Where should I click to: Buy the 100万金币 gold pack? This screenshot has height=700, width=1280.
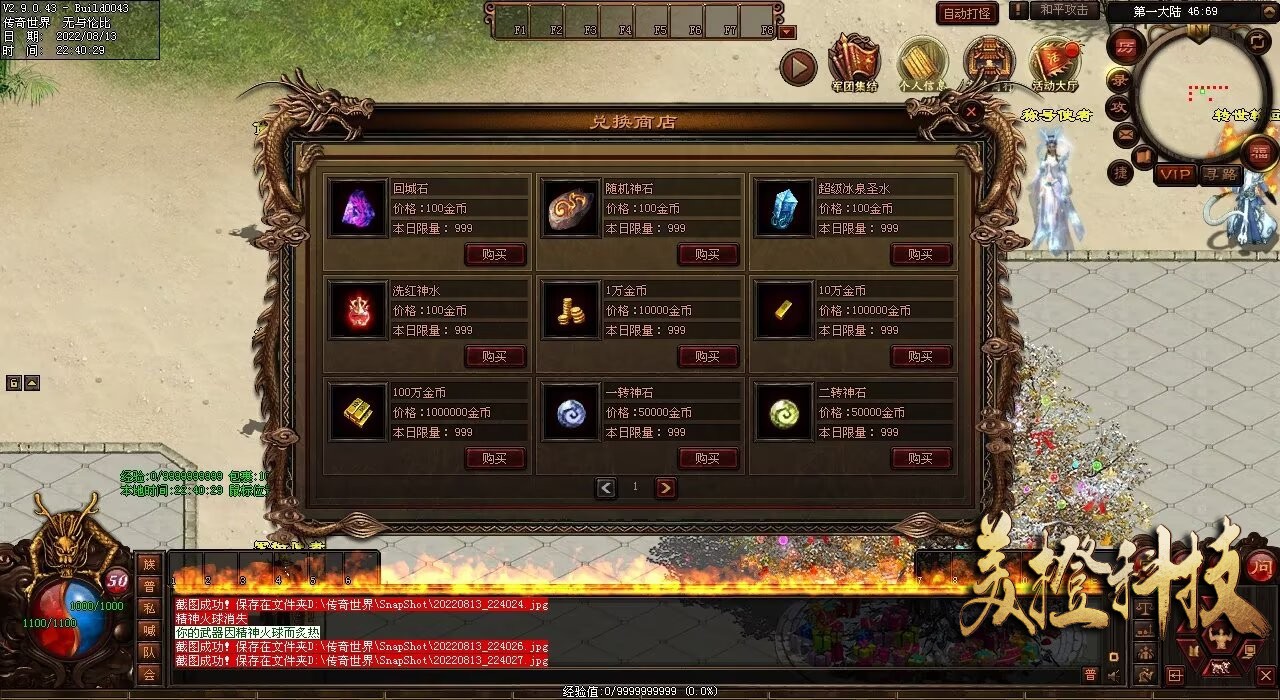pyautogui.click(x=494, y=458)
